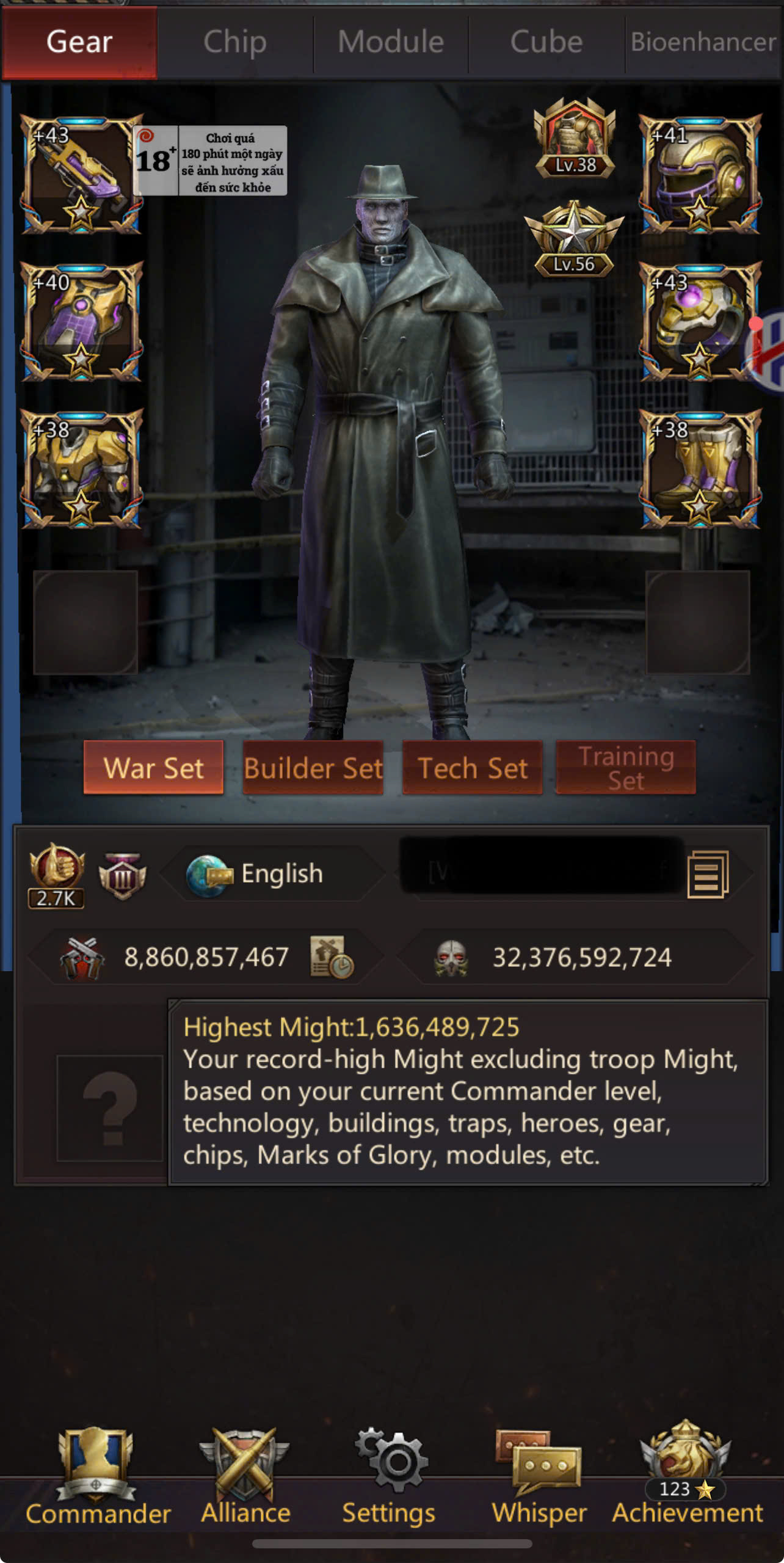Select the +43 weapon gear slot
This screenshot has height=1563, width=784.
(81, 174)
